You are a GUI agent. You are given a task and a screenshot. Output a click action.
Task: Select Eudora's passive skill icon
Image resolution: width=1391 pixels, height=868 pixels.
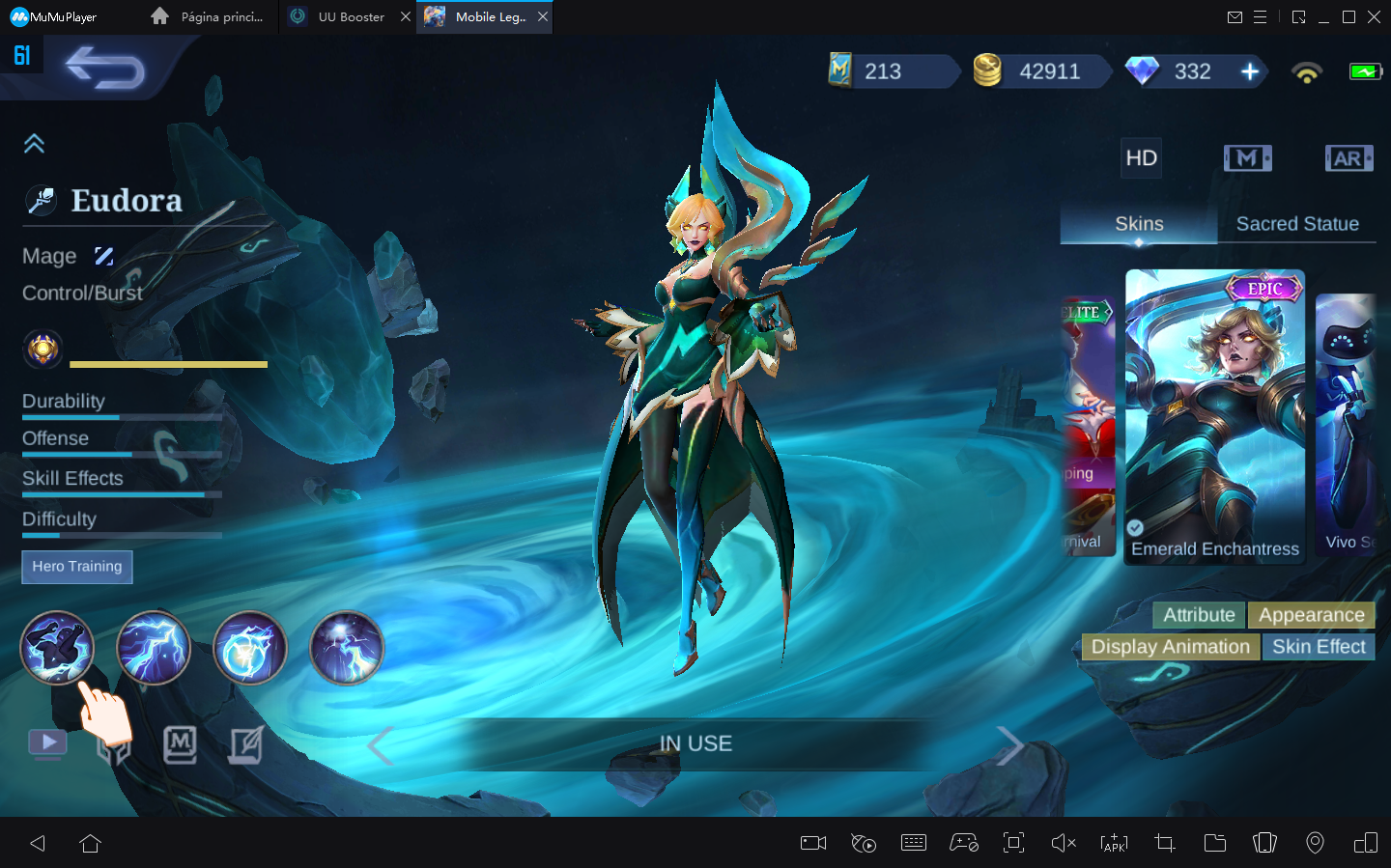[x=57, y=648]
